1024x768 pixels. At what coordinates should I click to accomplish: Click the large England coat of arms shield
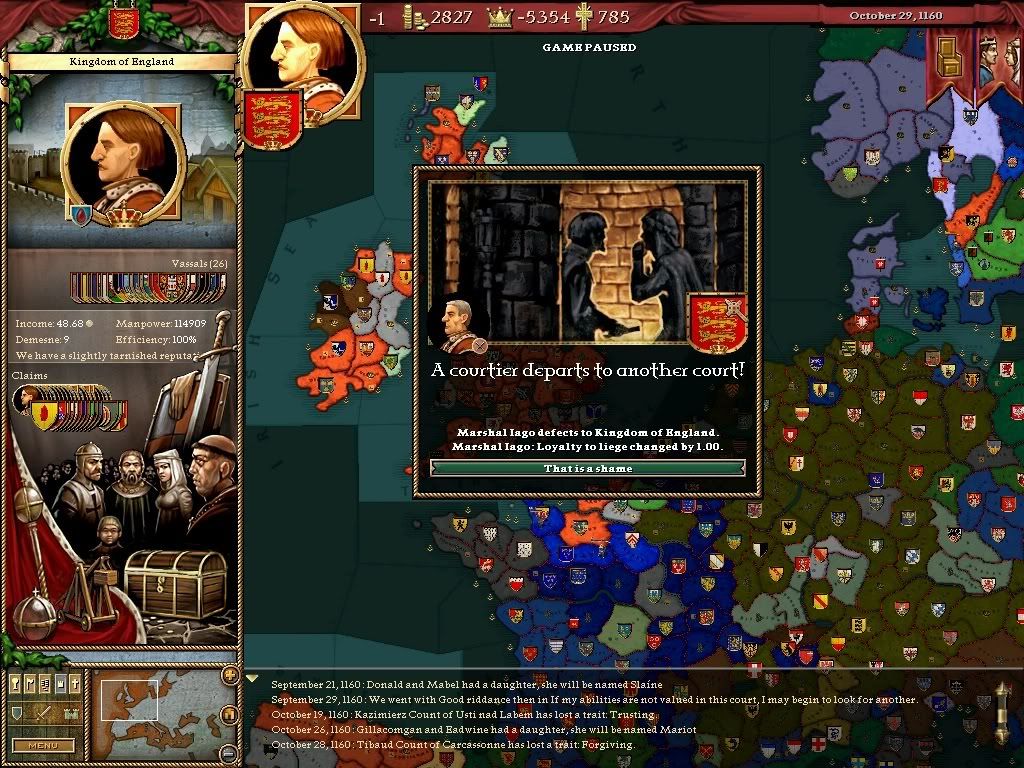pos(272,118)
